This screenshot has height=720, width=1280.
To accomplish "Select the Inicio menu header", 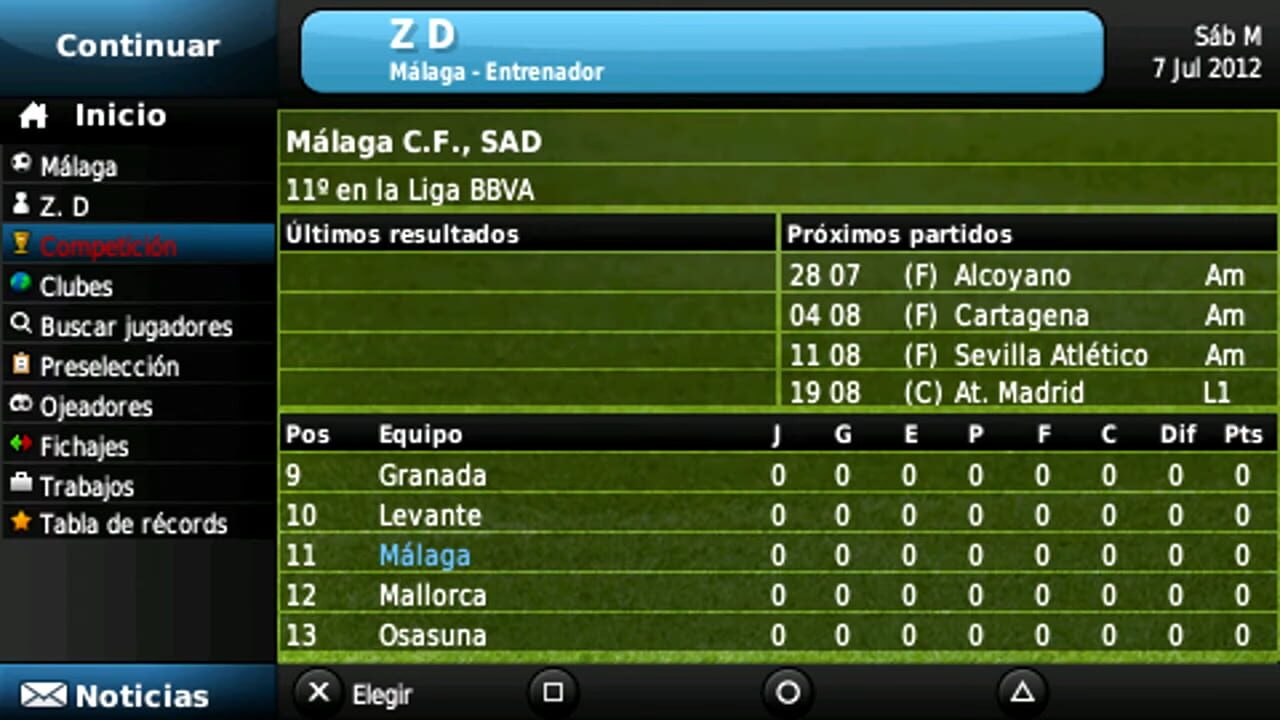I will click(120, 115).
